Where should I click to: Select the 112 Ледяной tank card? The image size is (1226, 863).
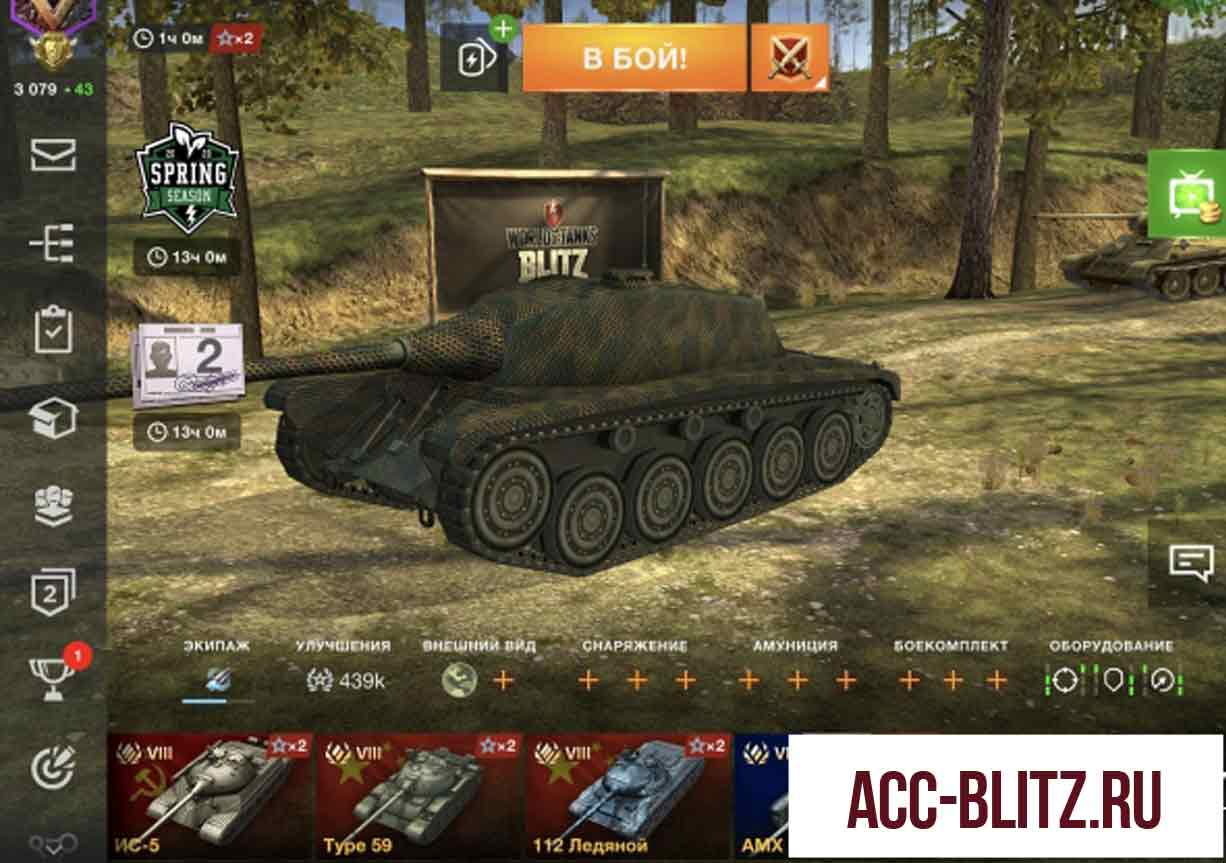pyautogui.click(x=627, y=796)
